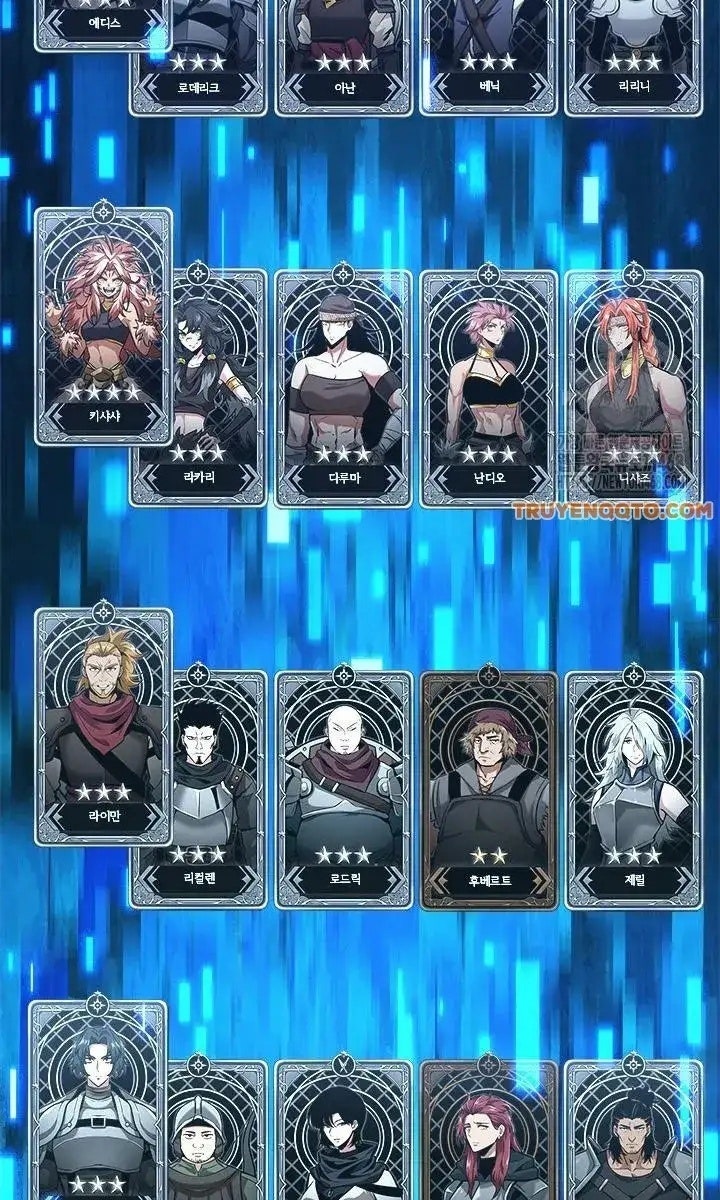This screenshot has height=1200, width=720.
Task: Select the 라이만 character card
Action: 103,725
